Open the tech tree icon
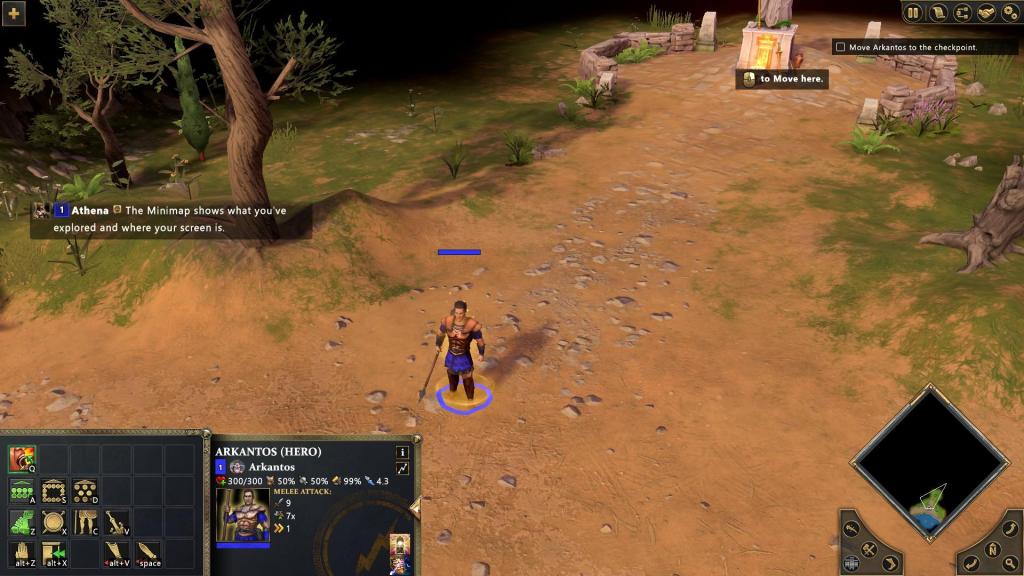1024x576 pixels. click(963, 13)
